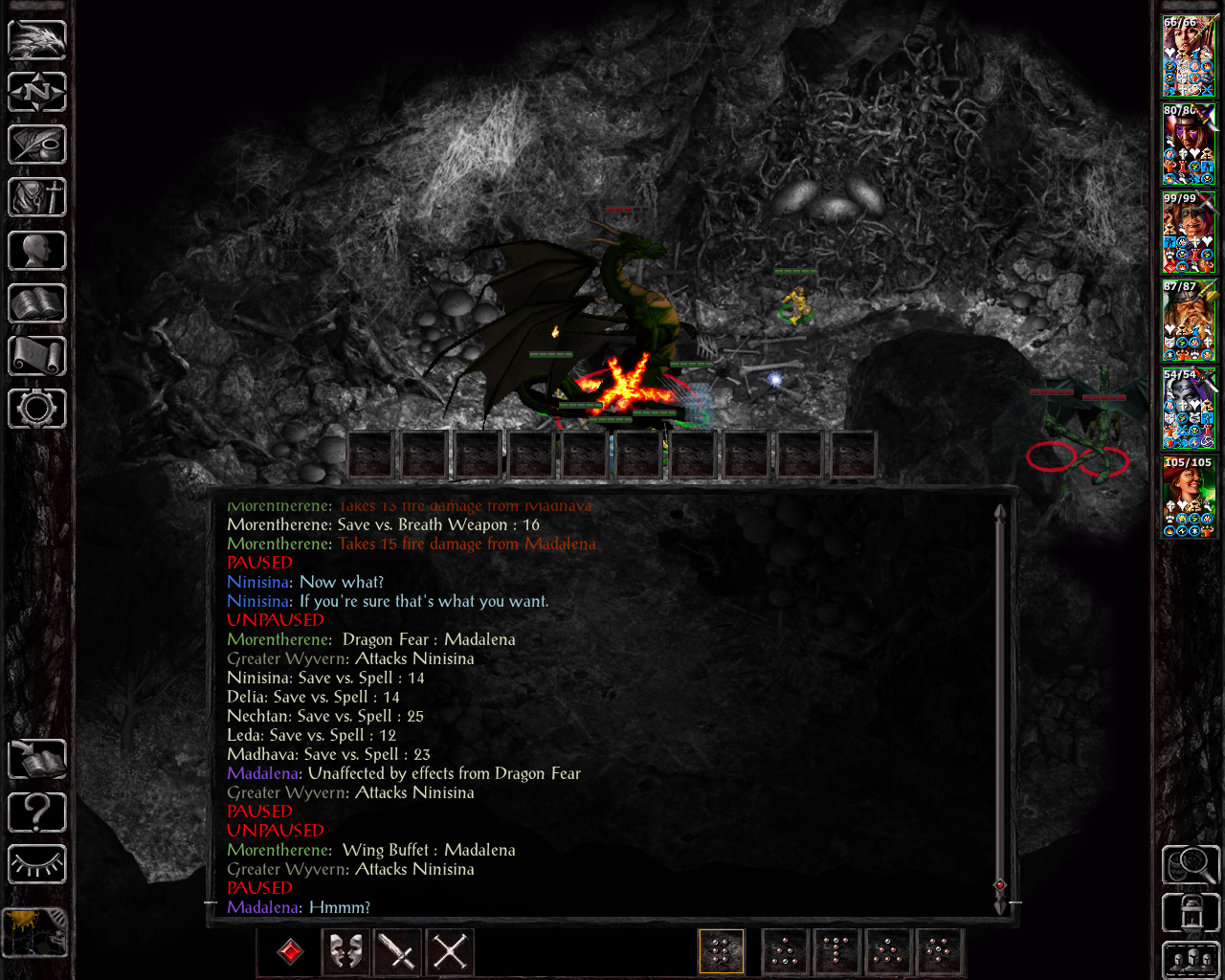Open the journal quill-and-inkwell icon
Image resolution: width=1225 pixels, height=980 pixels.
point(37,145)
